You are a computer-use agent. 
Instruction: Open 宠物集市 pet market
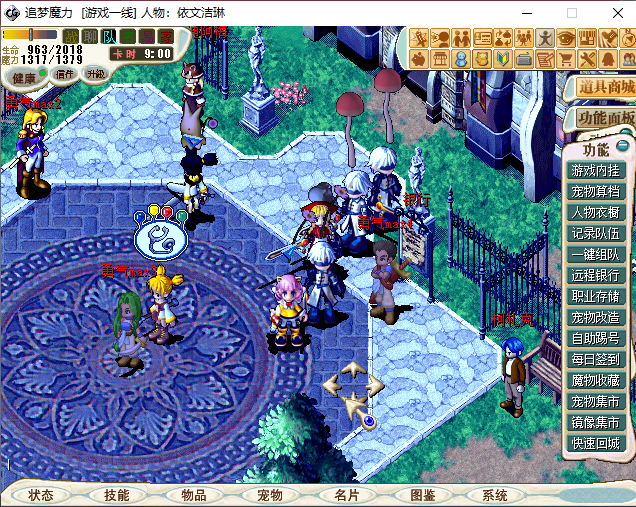coord(595,401)
